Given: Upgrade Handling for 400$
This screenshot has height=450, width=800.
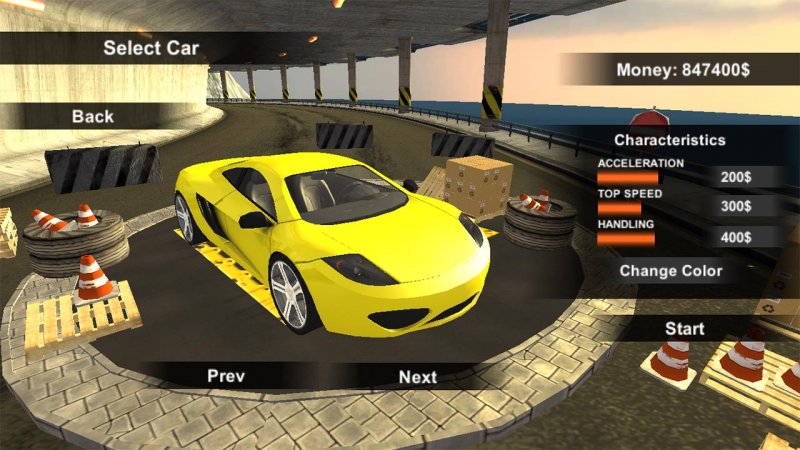Looking at the screenshot, I should pyautogui.click(x=736, y=238).
